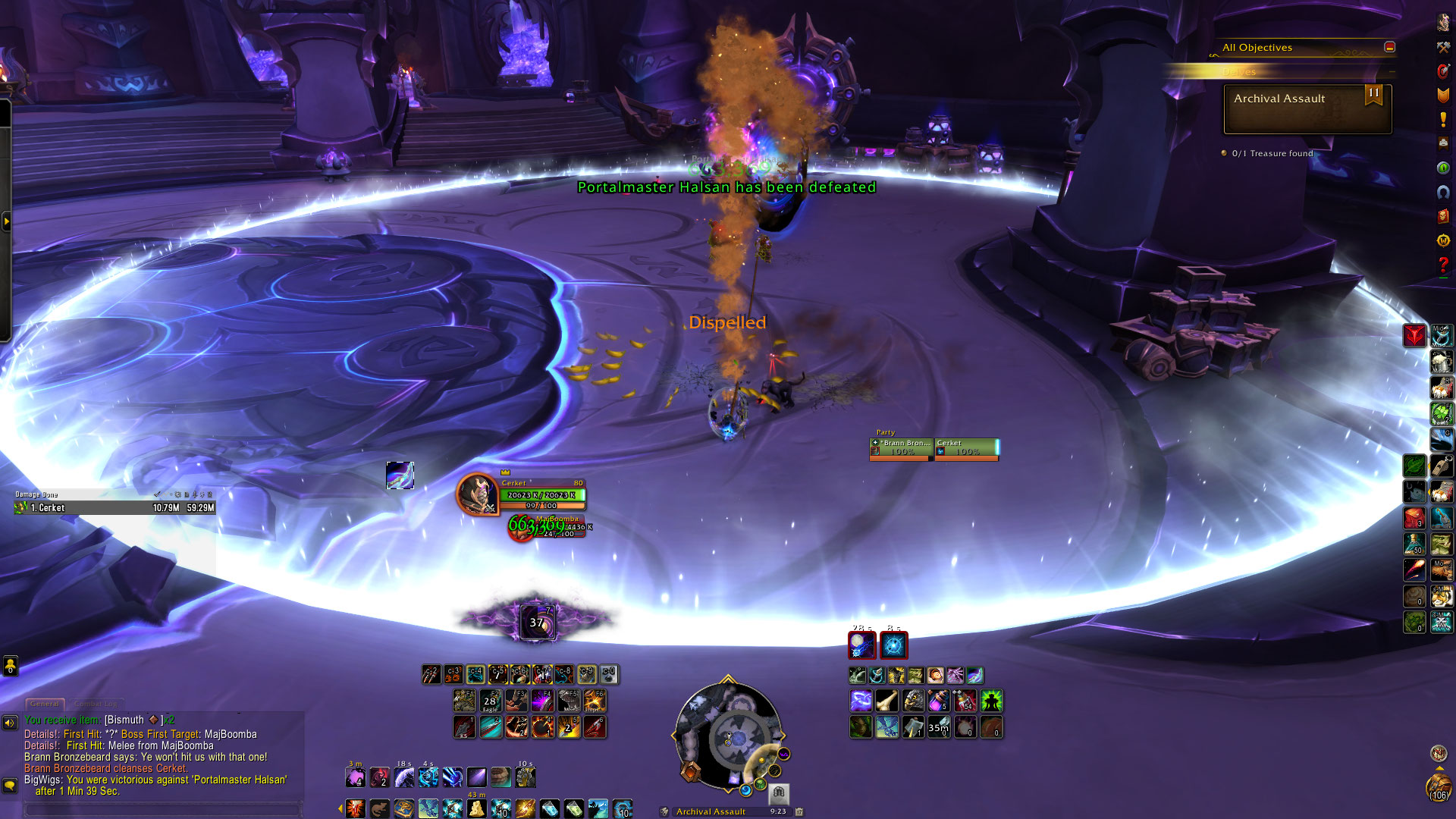The height and width of the screenshot is (819, 1456).
Task: Click the Cerket player portrait frame
Action: pos(476,494)
